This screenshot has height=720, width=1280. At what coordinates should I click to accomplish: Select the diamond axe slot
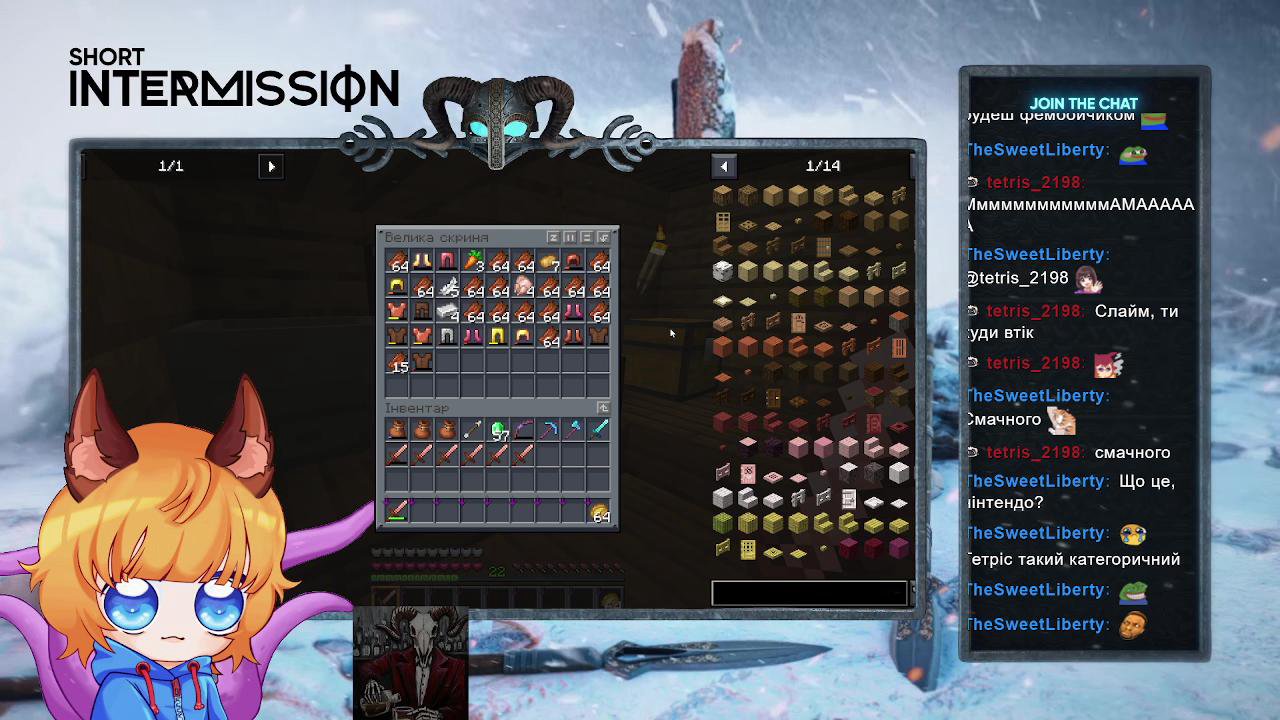[x=573, y=430]
